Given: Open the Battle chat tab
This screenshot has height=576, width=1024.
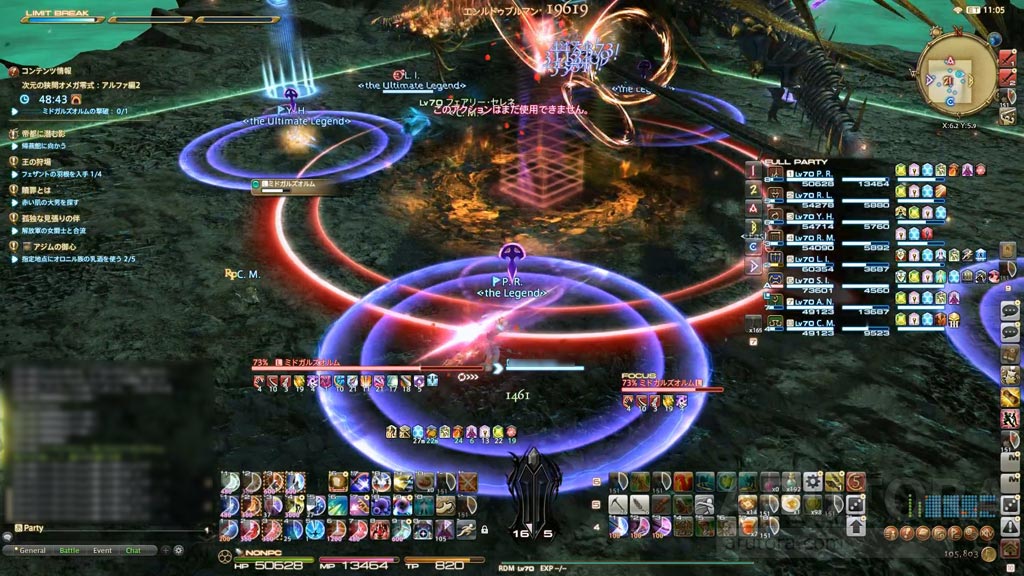Looking at the screenshot, I should tap(69, 550).
